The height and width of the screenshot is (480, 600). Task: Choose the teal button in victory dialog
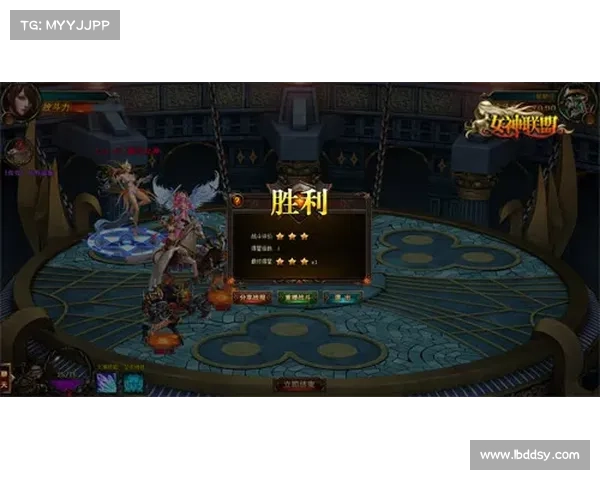pos(343,297)
